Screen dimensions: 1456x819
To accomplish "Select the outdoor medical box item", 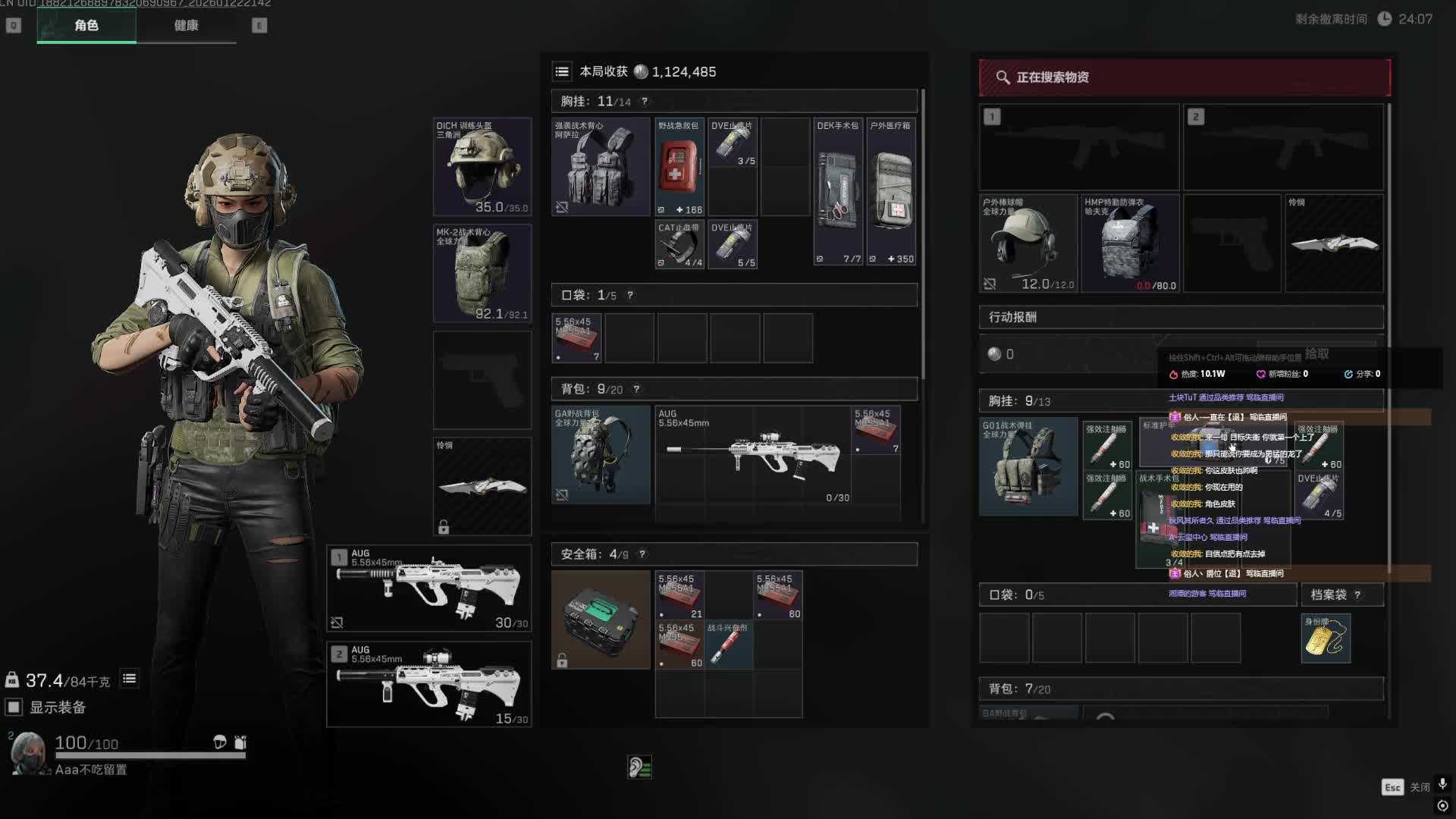I will click(x=891, y=191).
